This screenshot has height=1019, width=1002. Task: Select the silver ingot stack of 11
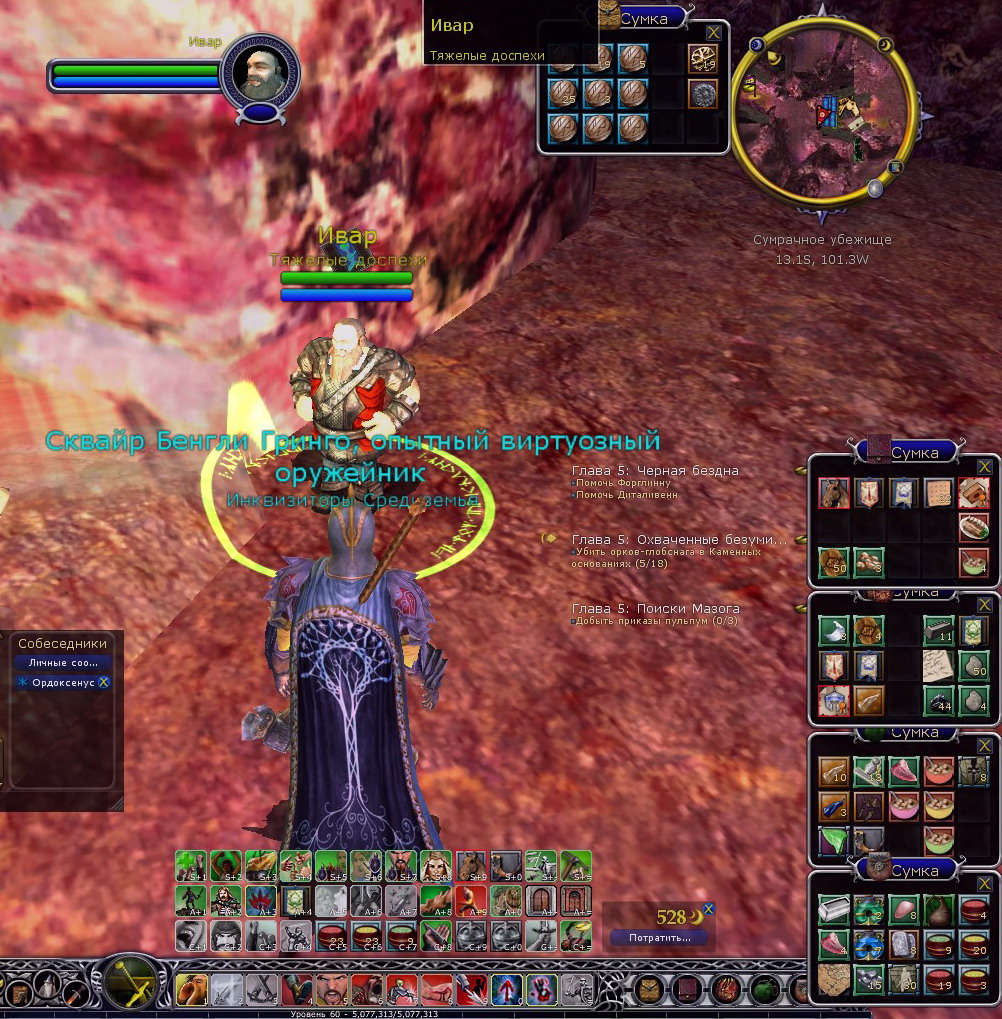pyautogui.click(x=937, y=630)
